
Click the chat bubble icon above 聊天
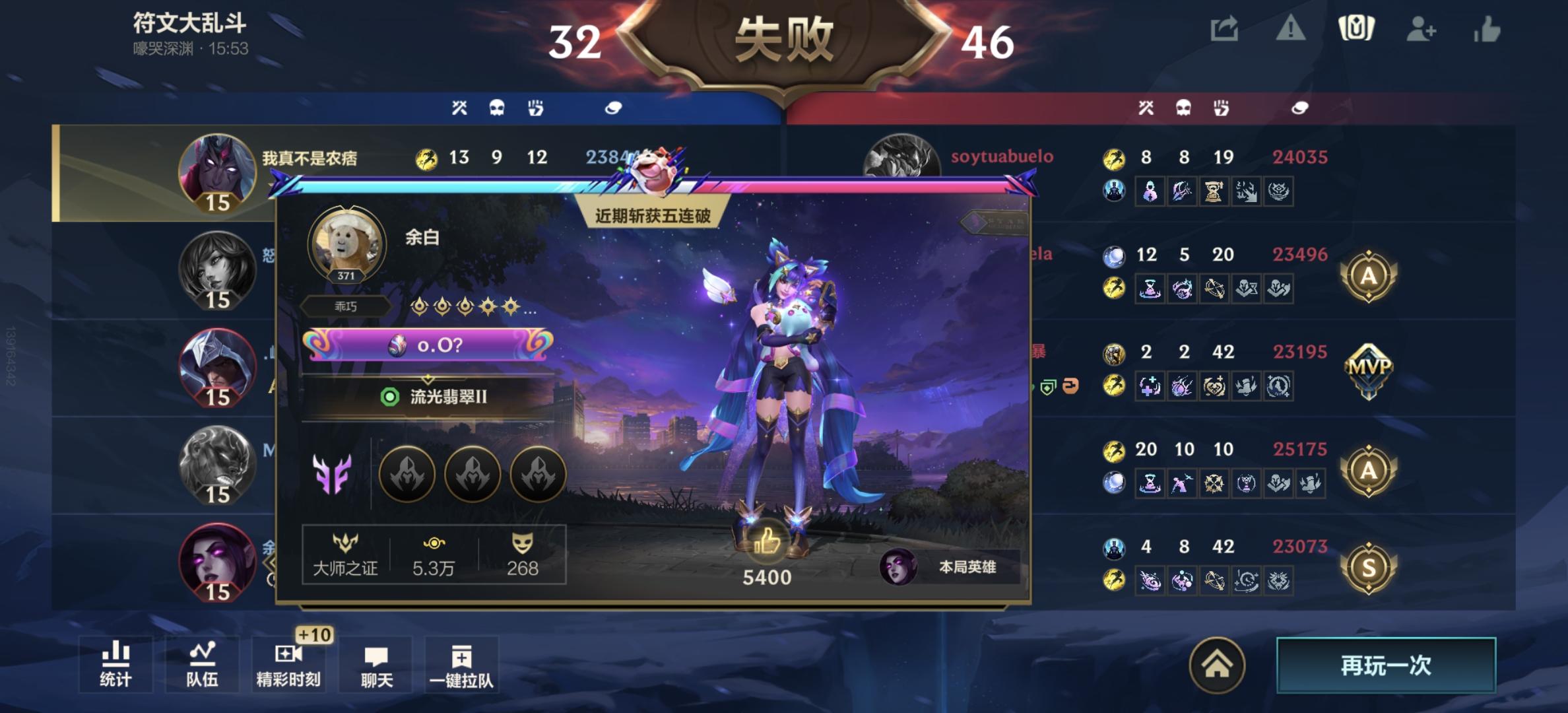click(377, 658)
